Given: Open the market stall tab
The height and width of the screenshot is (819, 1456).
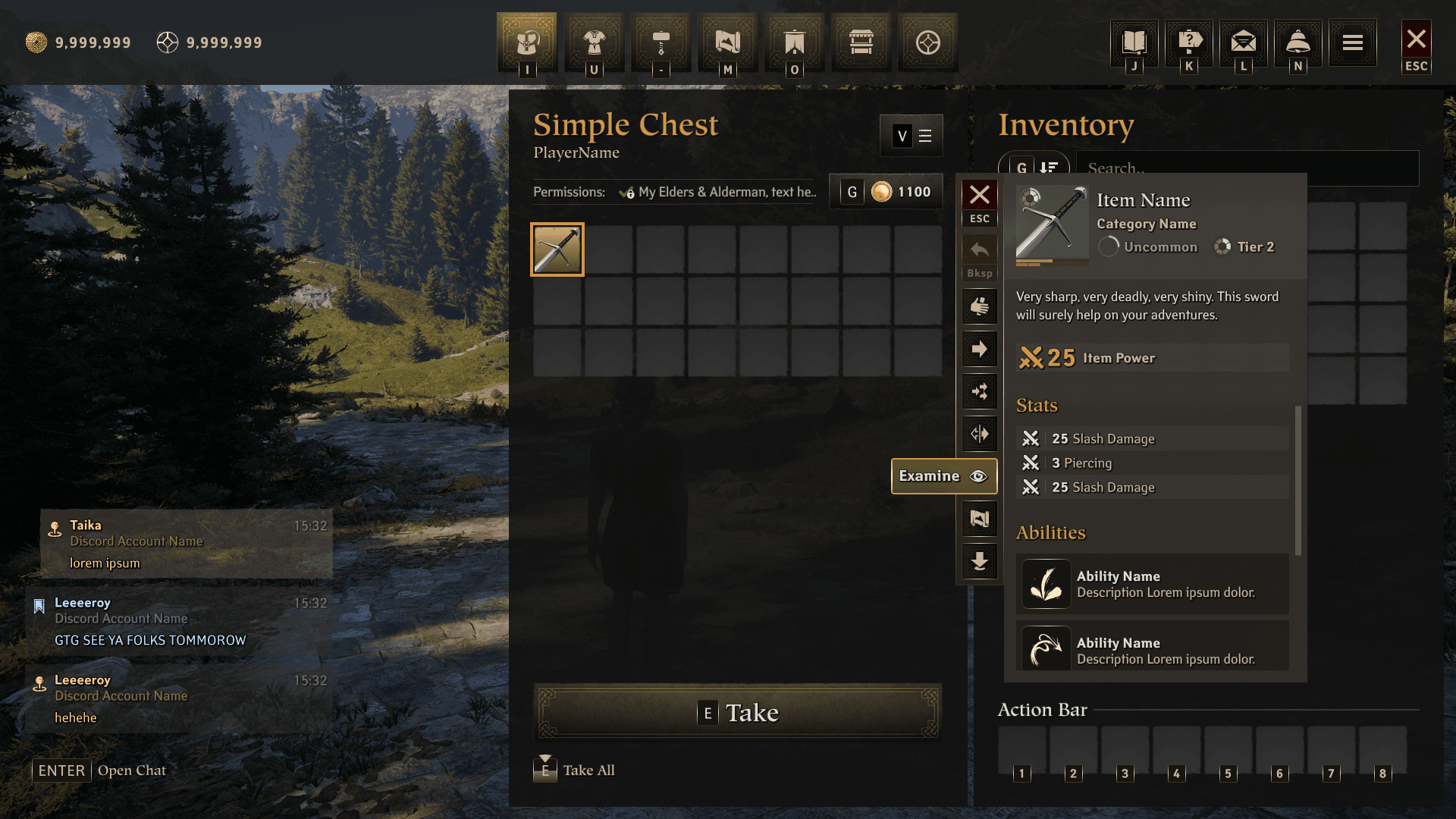Looking at the screenshot, I should tap(861, 42).
